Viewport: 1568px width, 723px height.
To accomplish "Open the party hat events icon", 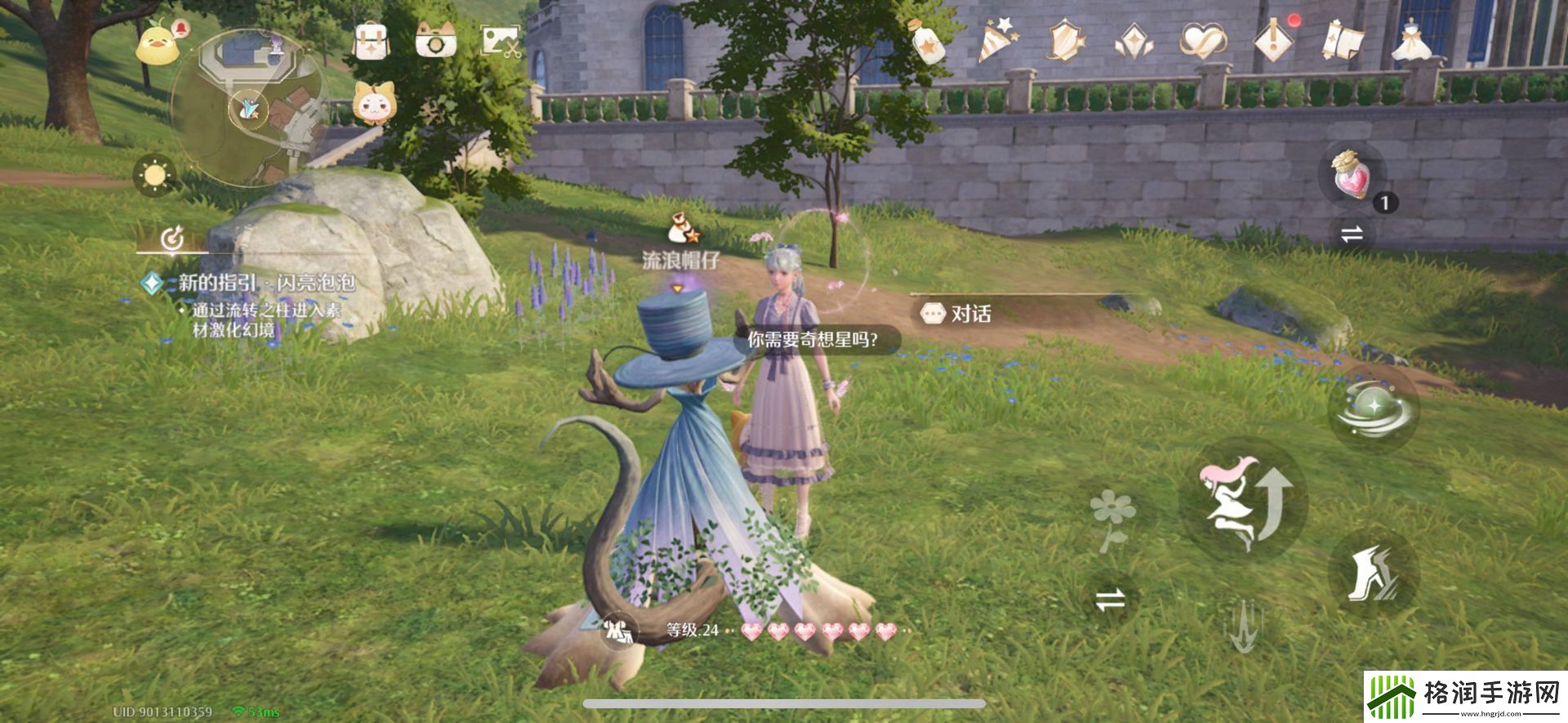I will [x=997, y=41].
